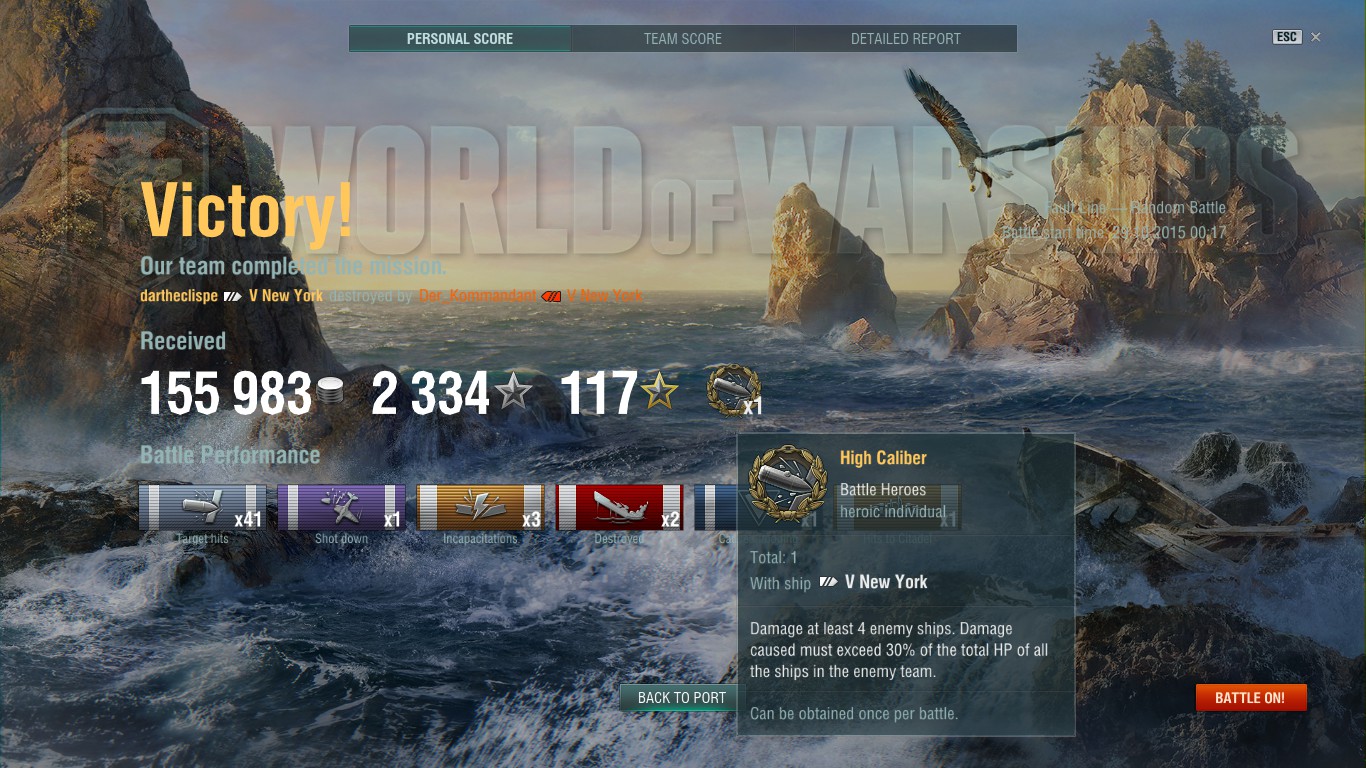
Task: Return to port with Back to Port
Action: (680, 698)
